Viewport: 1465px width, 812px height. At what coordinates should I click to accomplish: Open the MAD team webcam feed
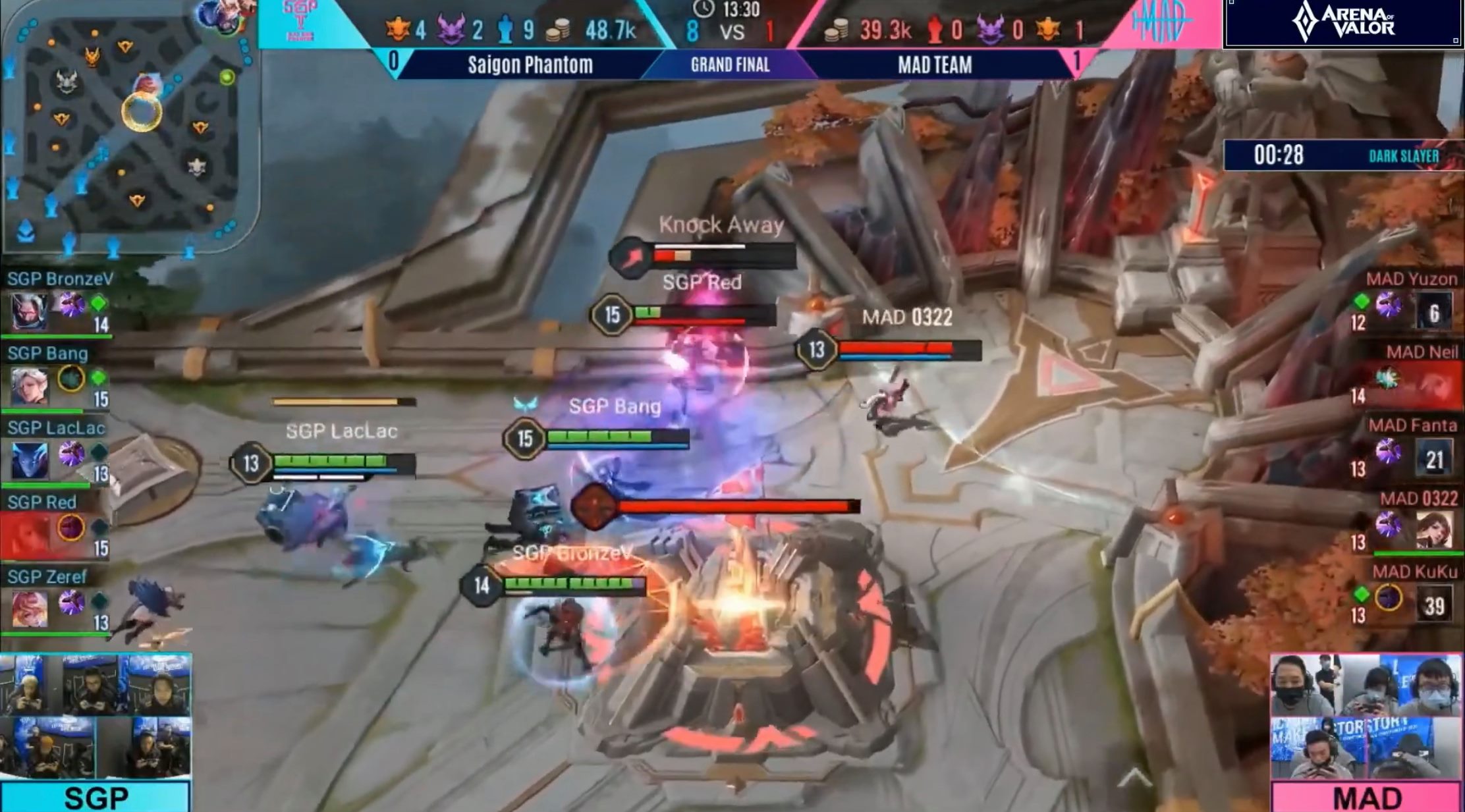(x=1366, y=717)
